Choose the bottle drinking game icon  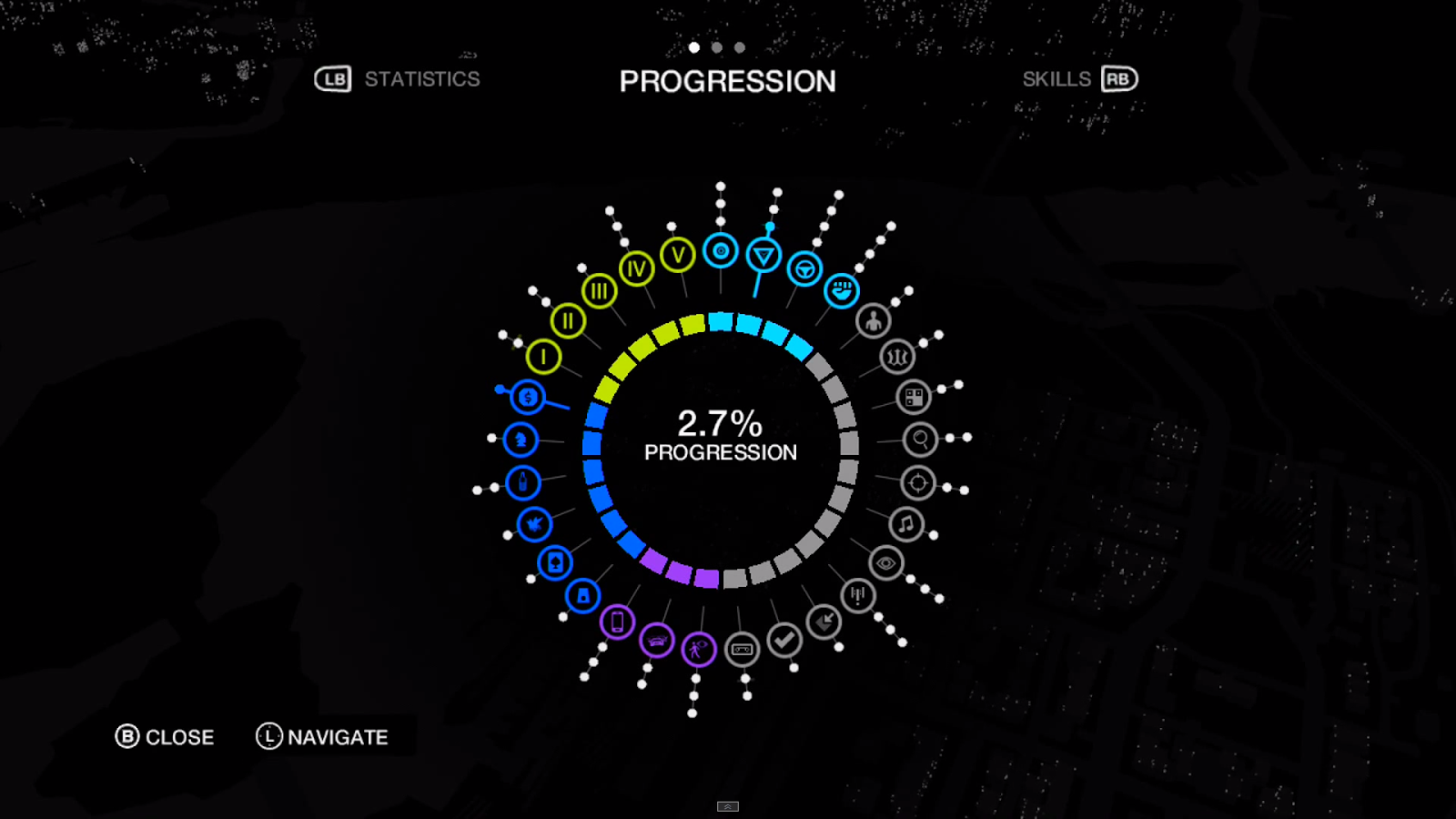pyautogui.click(x=523, y=482)
